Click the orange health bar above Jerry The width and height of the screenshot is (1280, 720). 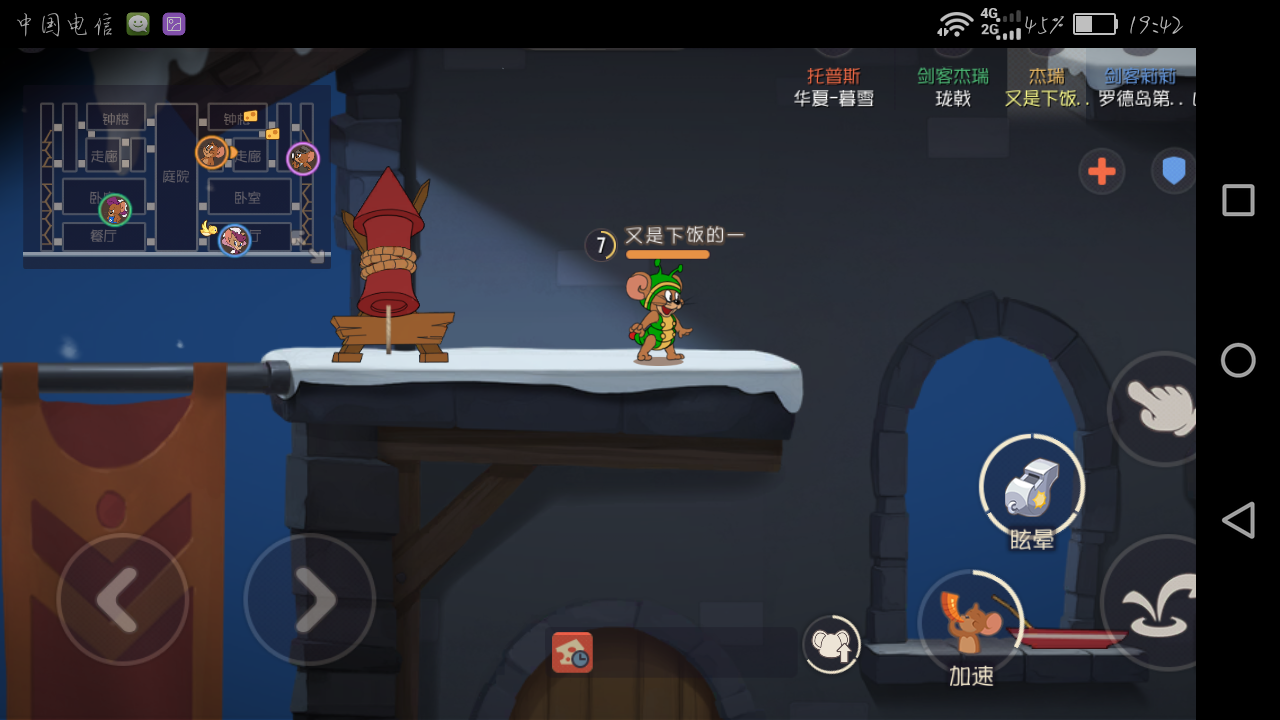coord(668,255)
